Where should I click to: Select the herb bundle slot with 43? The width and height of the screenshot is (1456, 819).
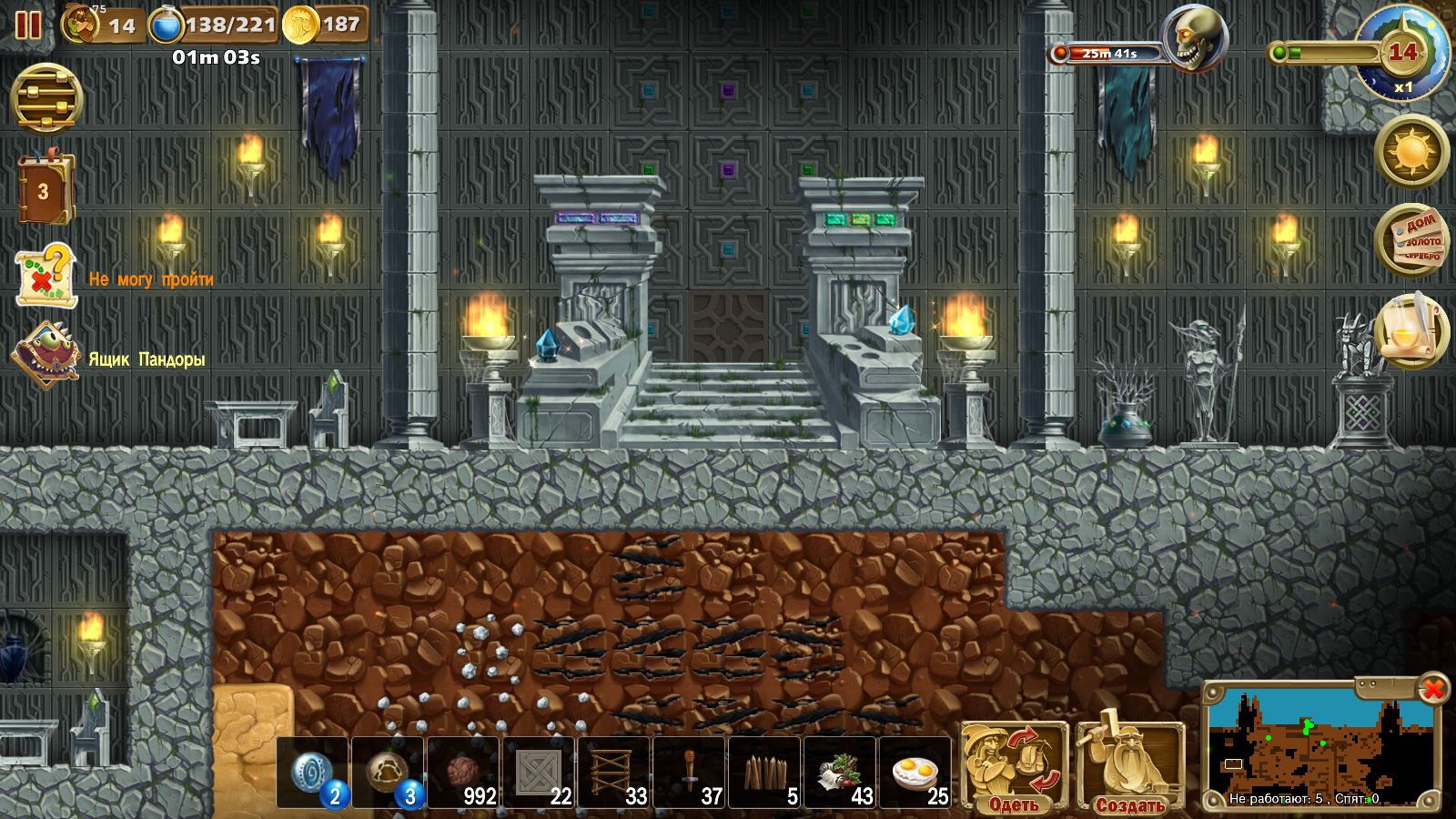coord(841,773)
